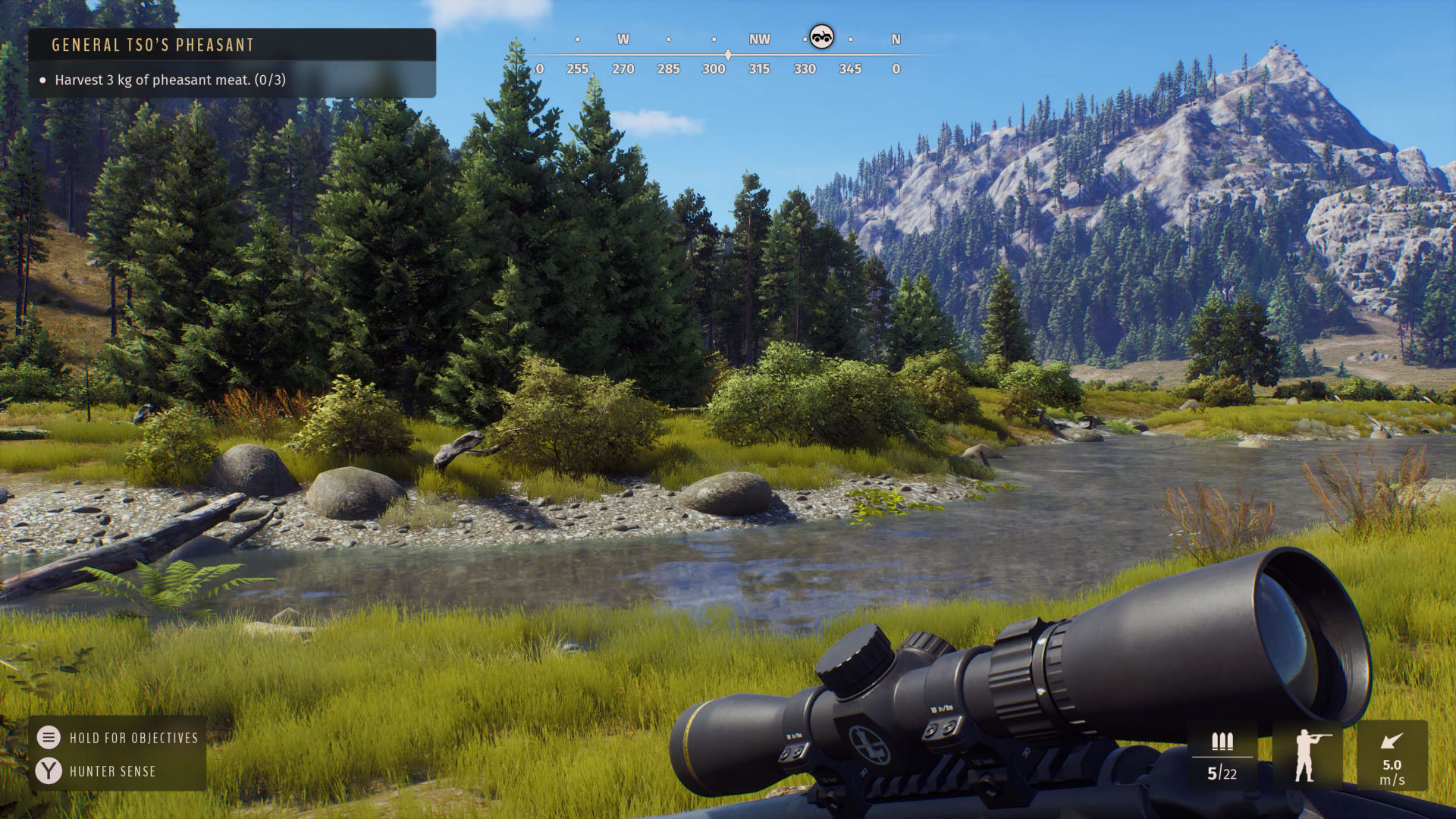Click the compass heading bar
This screenshot has width=1456, height=819.
click(728, 55)
